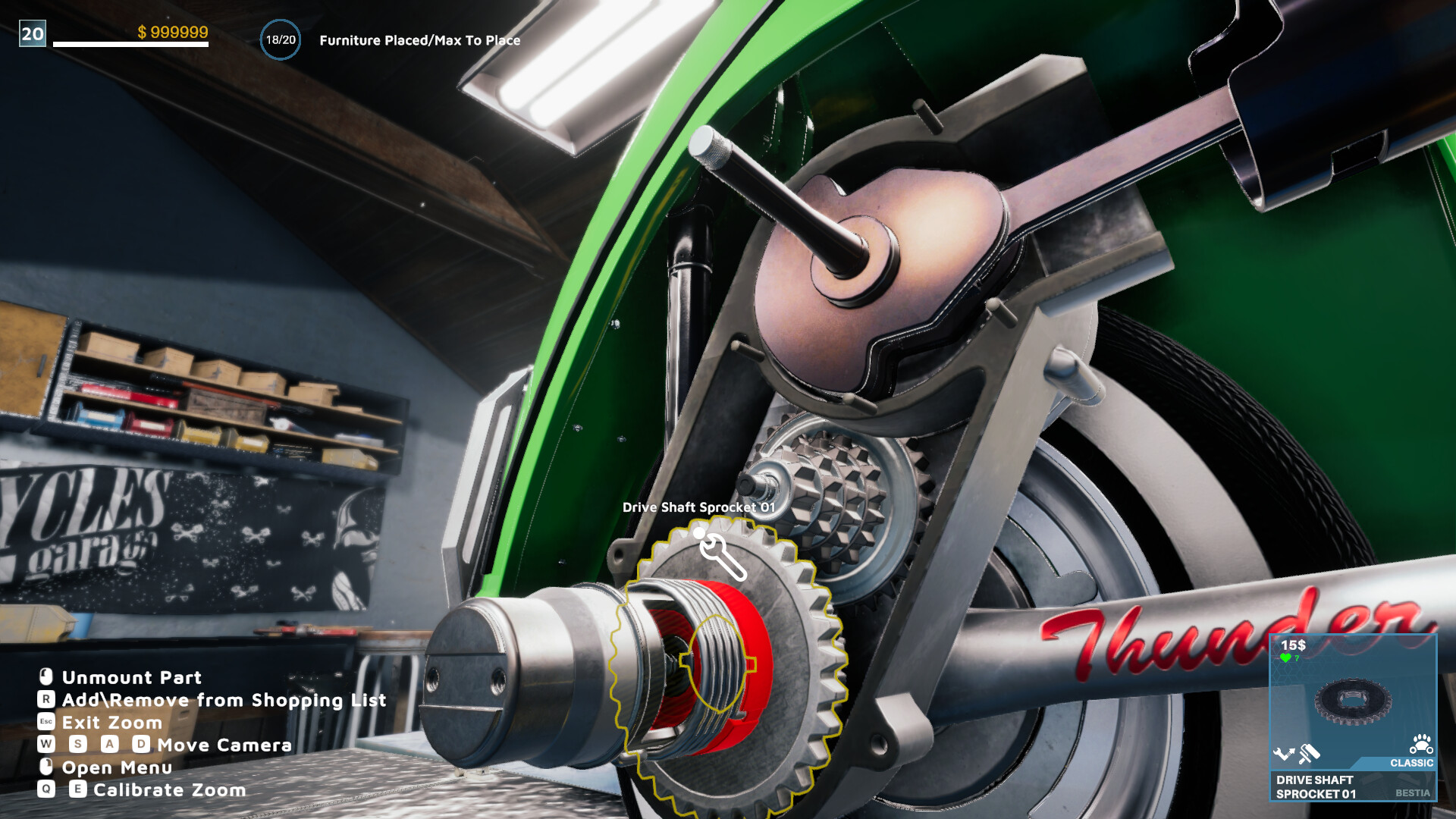Select the mount wrench icon on the part card
The height and width of the screenshot is (819, 1456).
[1285, 752]
